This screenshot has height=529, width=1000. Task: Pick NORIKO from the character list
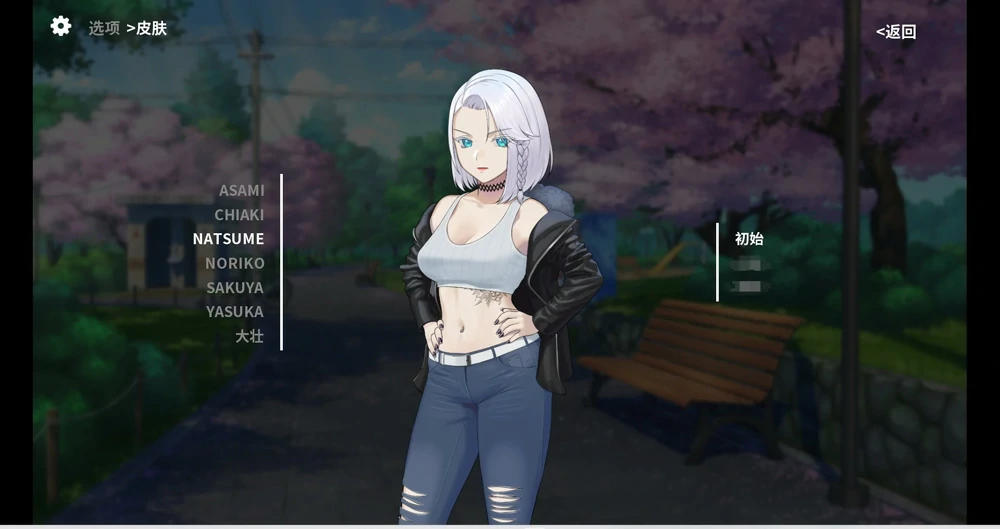pos(235,263)
